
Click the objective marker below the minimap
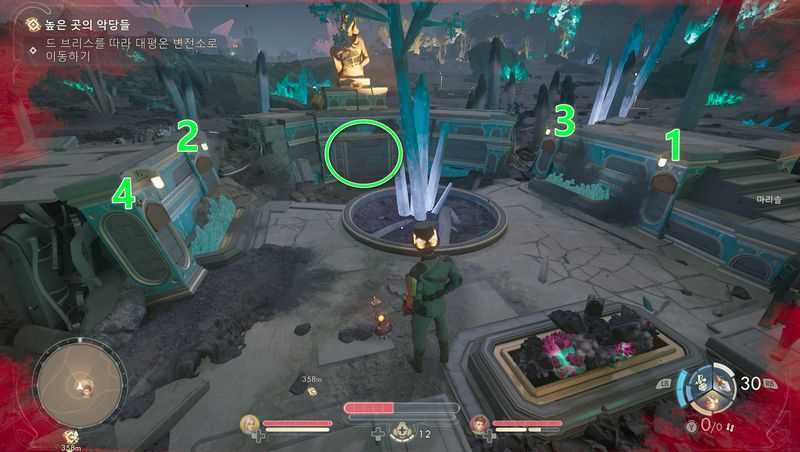(72, 436)
